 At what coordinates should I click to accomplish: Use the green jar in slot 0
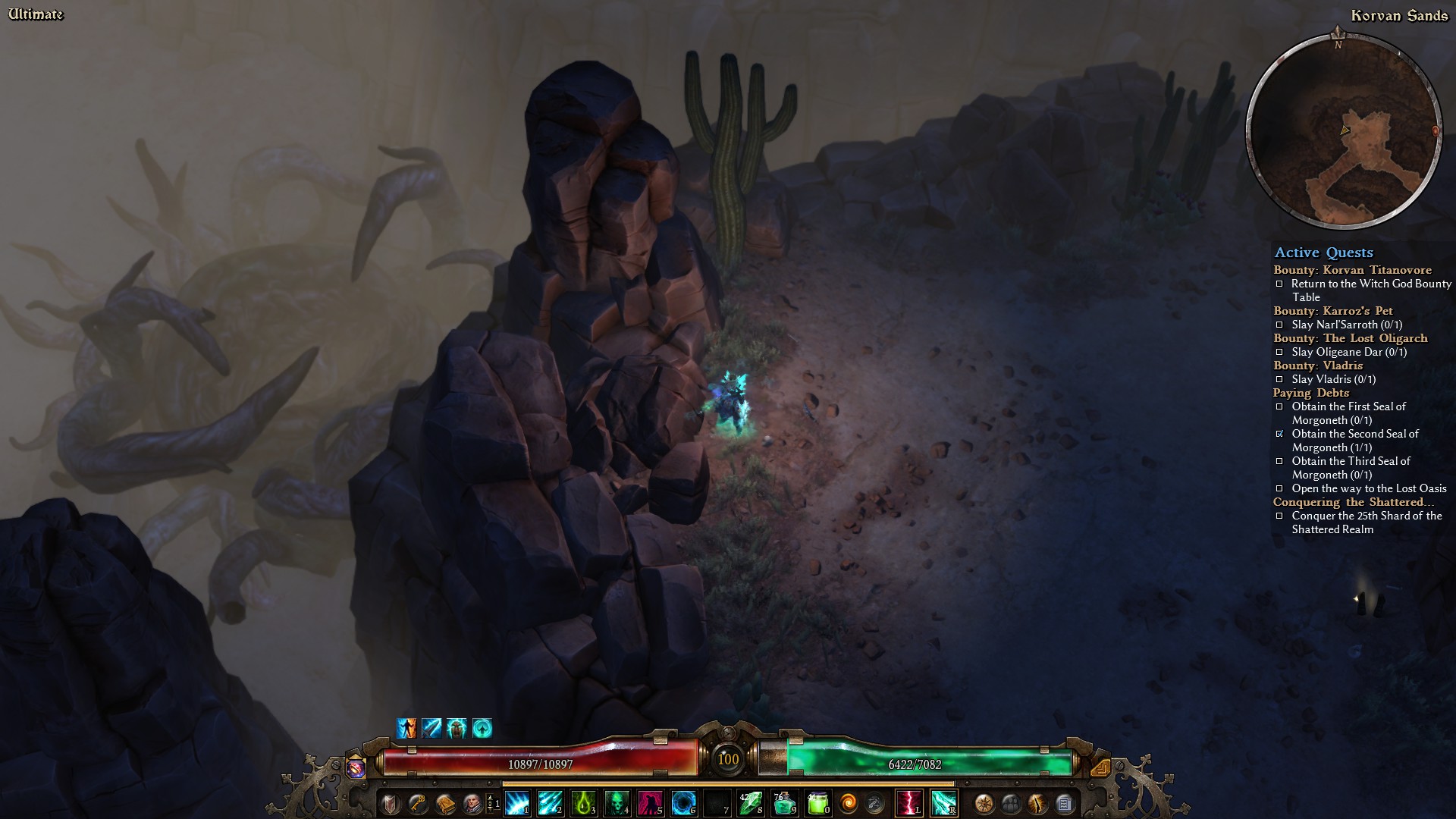pos(817,802)
